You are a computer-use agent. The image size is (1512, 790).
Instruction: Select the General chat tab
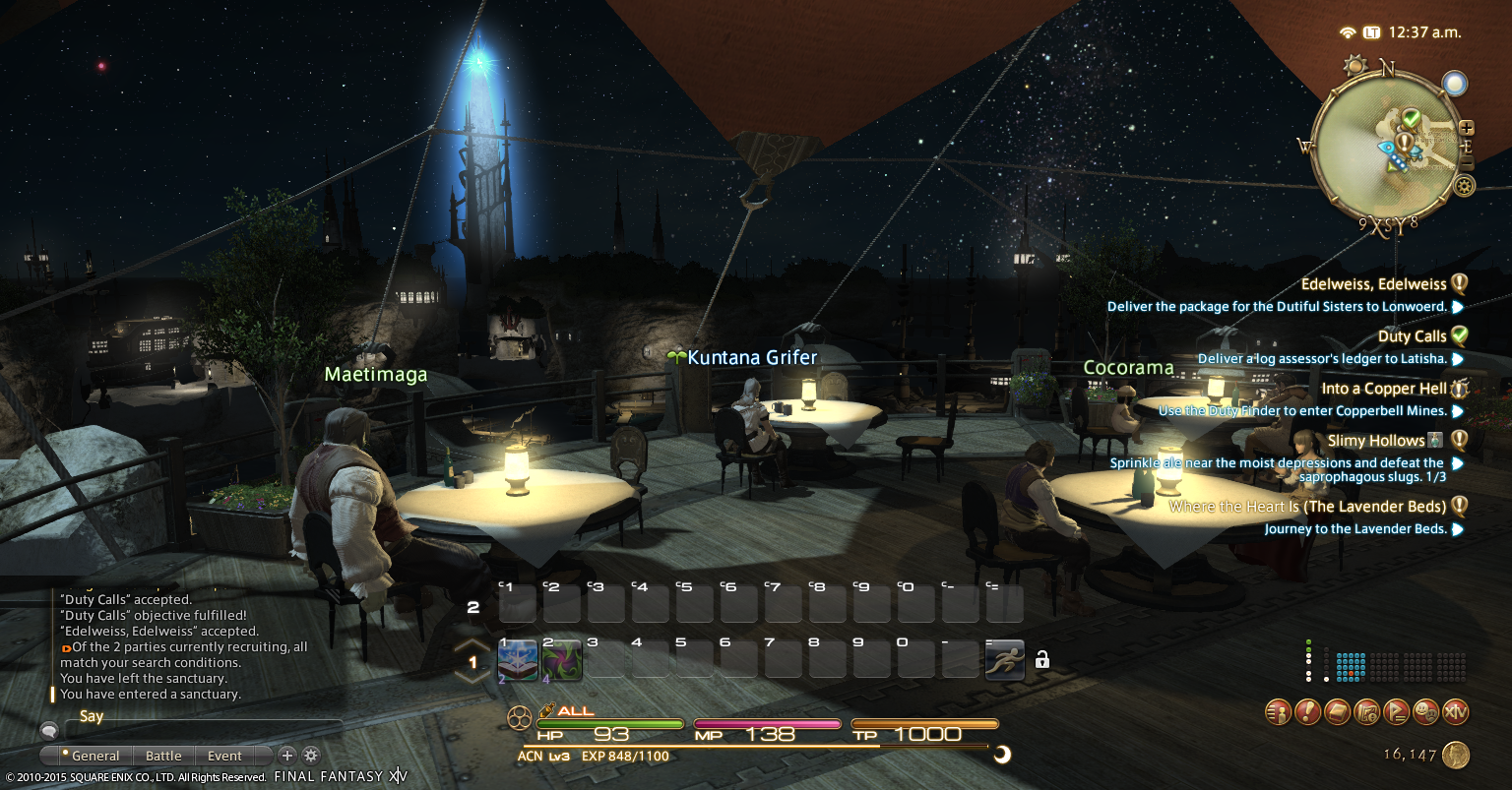click(x=95, y=756)
